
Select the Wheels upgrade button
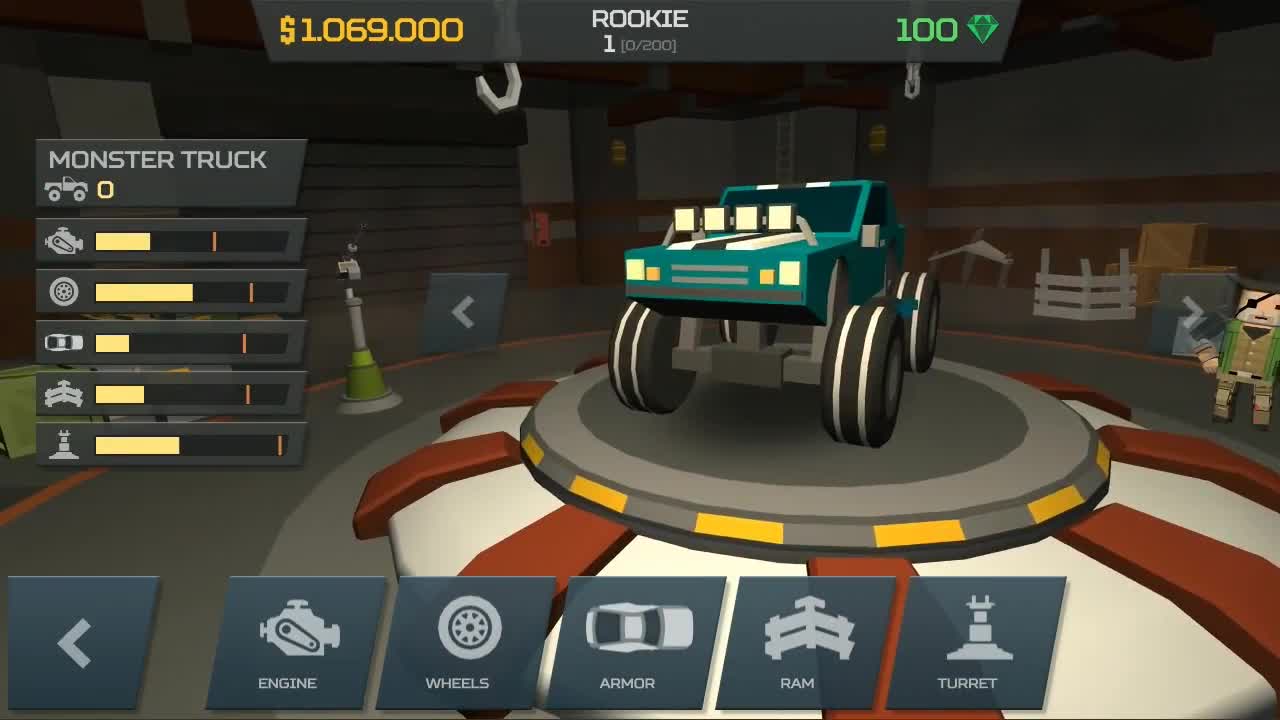tap(464, 642)
